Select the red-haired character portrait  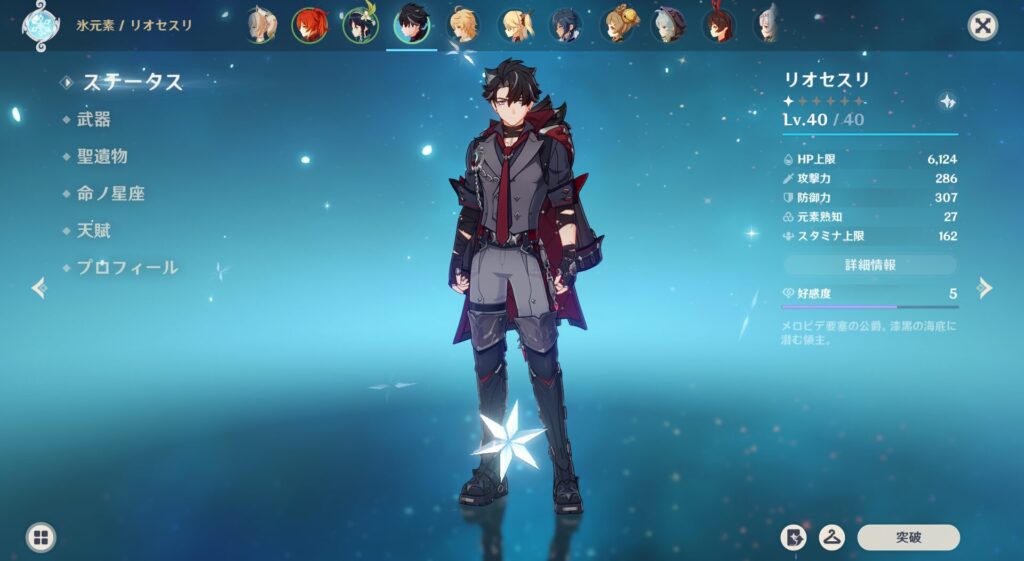pyautogui.click(x=309, y=25)
